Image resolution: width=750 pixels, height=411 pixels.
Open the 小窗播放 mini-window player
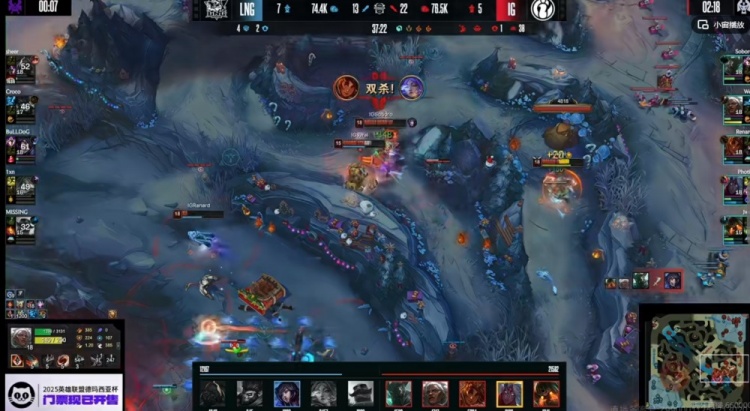point(725,29)
